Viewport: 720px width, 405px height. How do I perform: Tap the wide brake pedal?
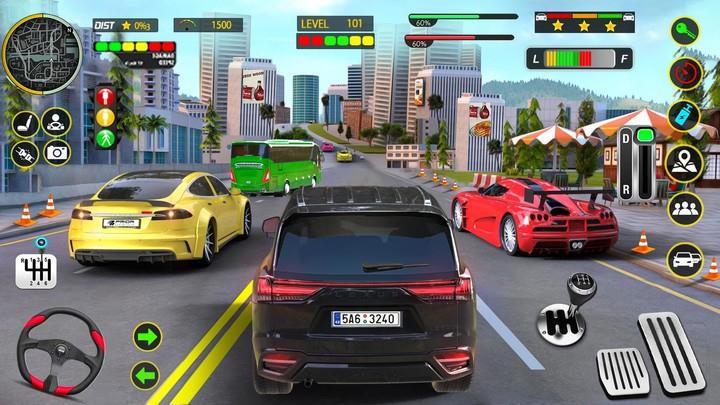point(621,374)
